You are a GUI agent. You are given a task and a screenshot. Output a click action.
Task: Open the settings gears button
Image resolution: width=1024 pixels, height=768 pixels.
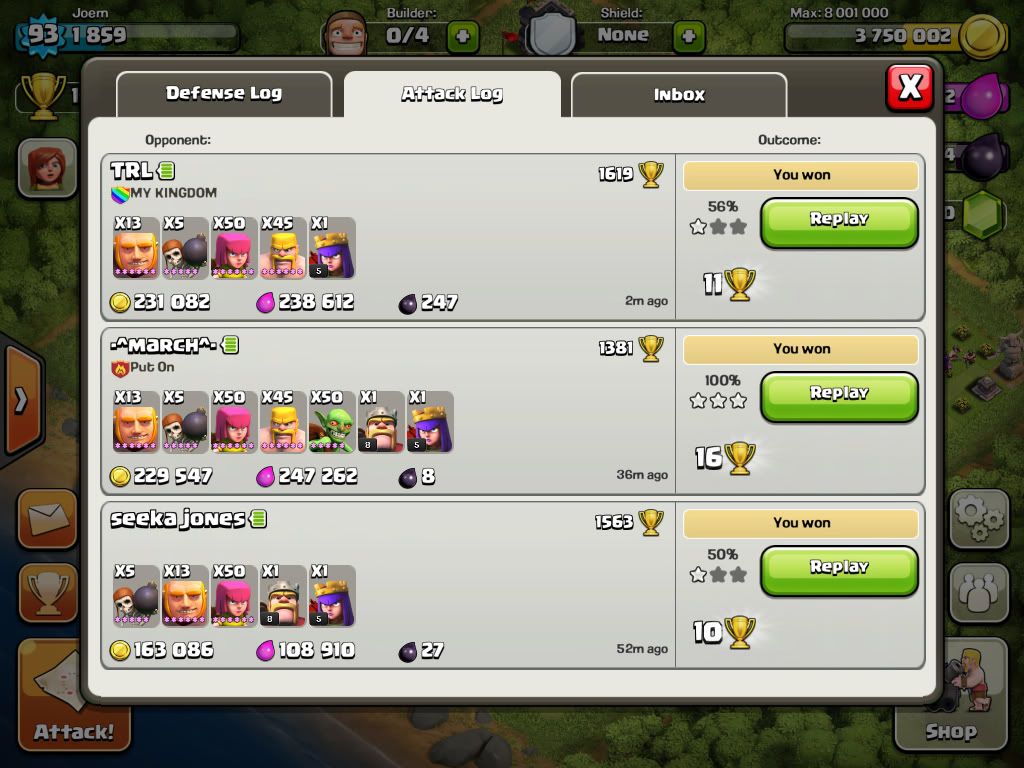pyautogui.click(x=979, y=518)
